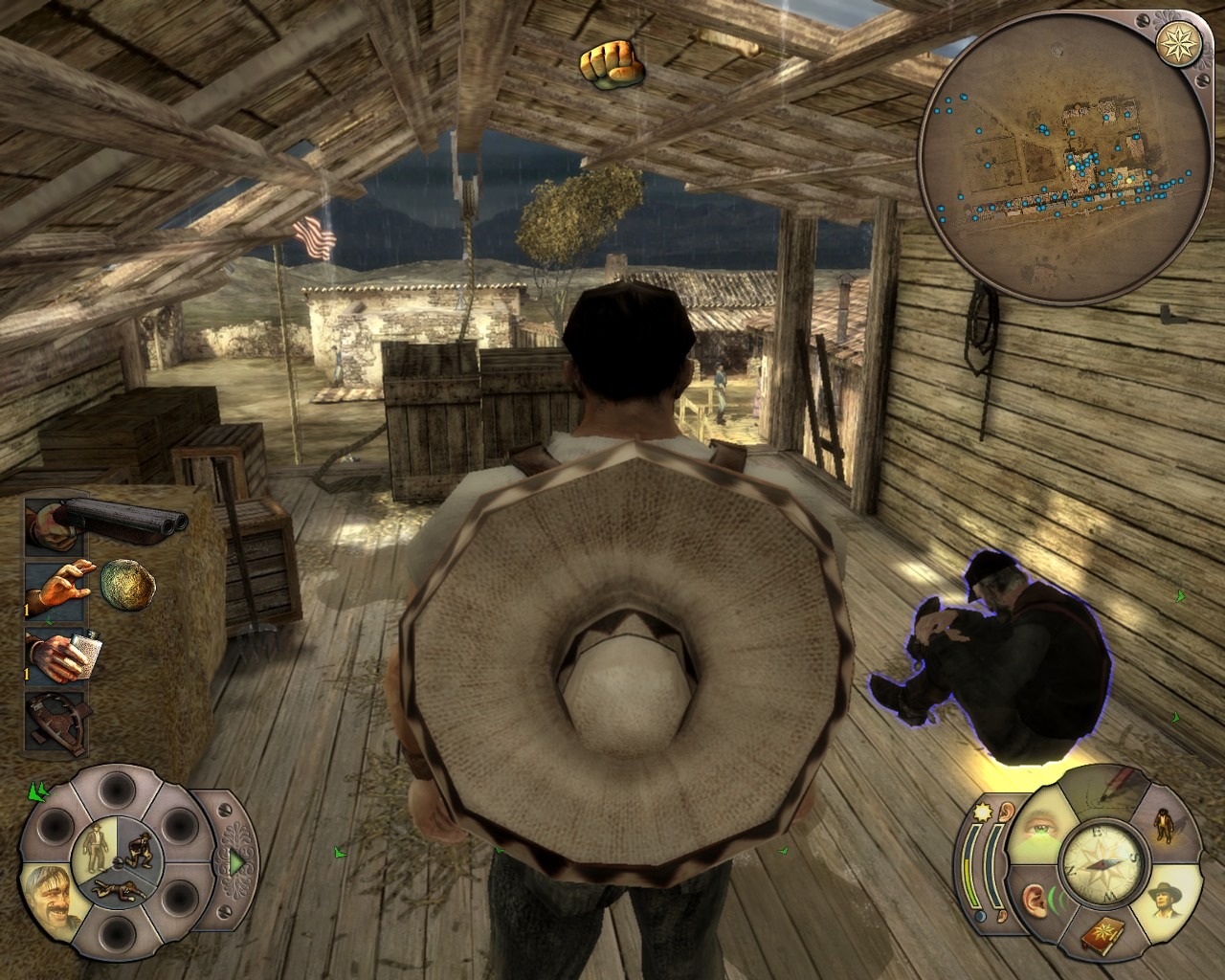Switch to the standing posture icon
Image resolution: width=1225 pixels, height=980 pixels.
95,843
